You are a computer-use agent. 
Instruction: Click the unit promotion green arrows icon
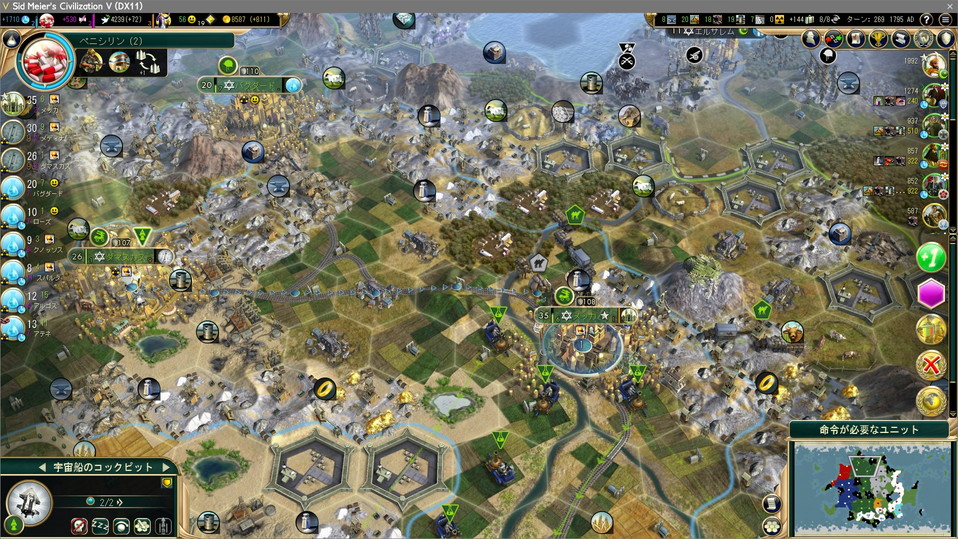coord(14,524)
